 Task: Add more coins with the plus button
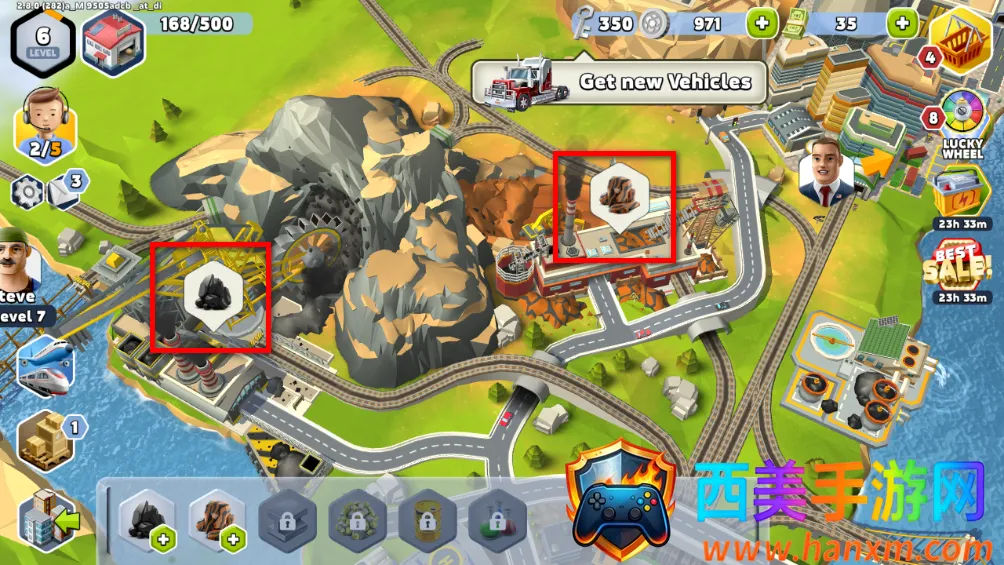point(761,22)
